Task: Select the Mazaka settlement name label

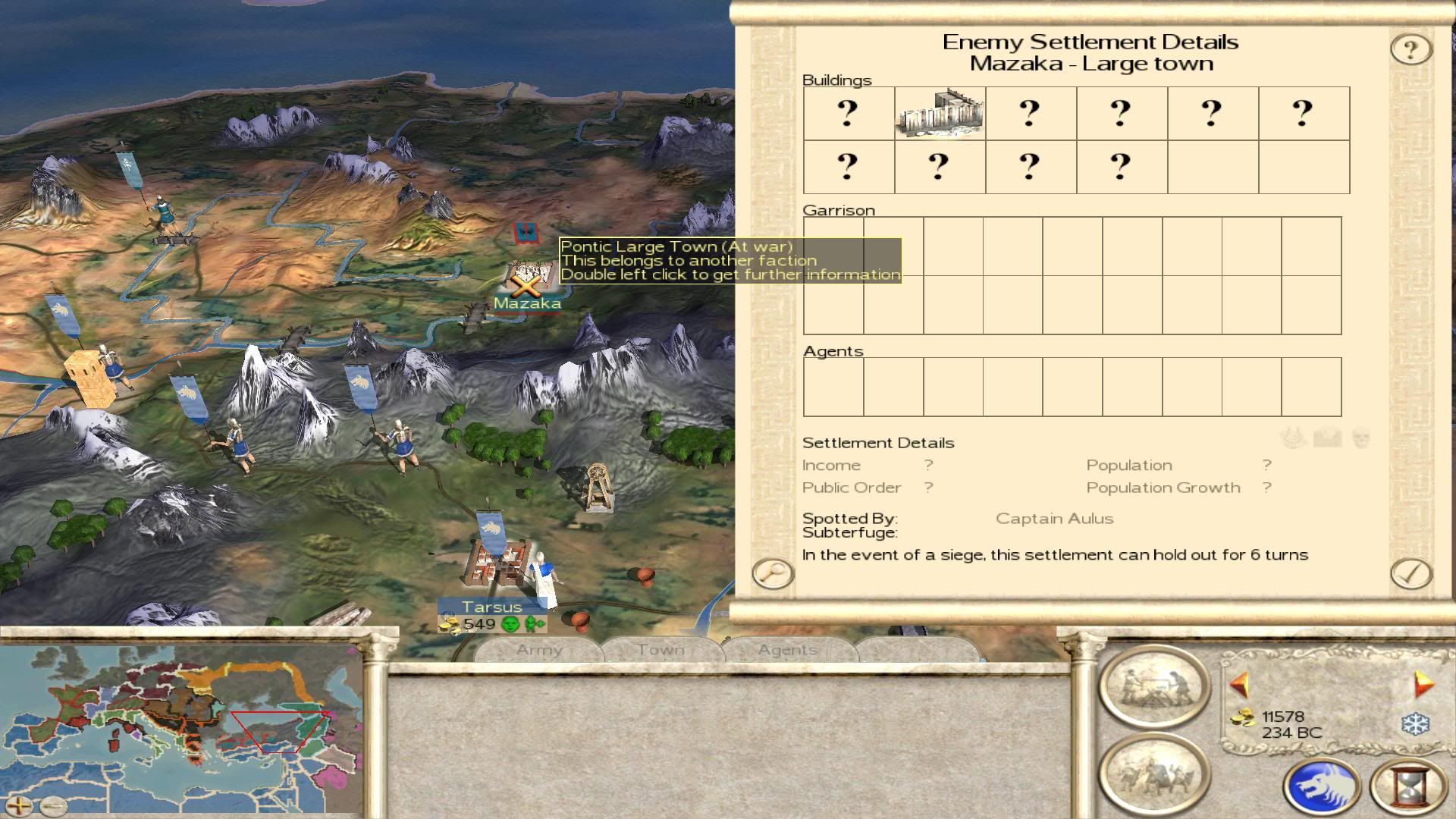Action: pos(527,303)
